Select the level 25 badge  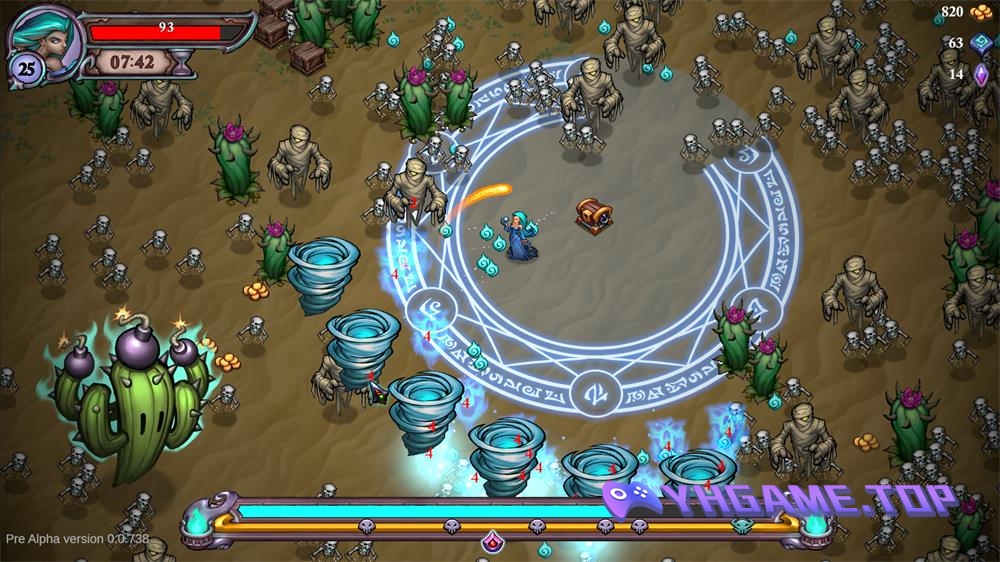[23, 68]
